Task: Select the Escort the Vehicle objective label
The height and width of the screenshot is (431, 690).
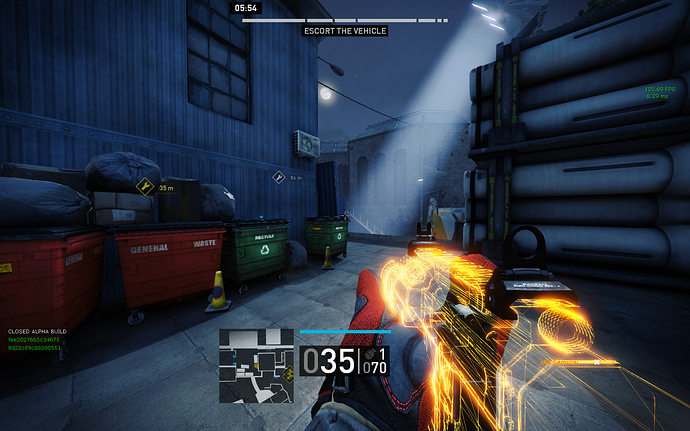Action: [x=345, y=31]
